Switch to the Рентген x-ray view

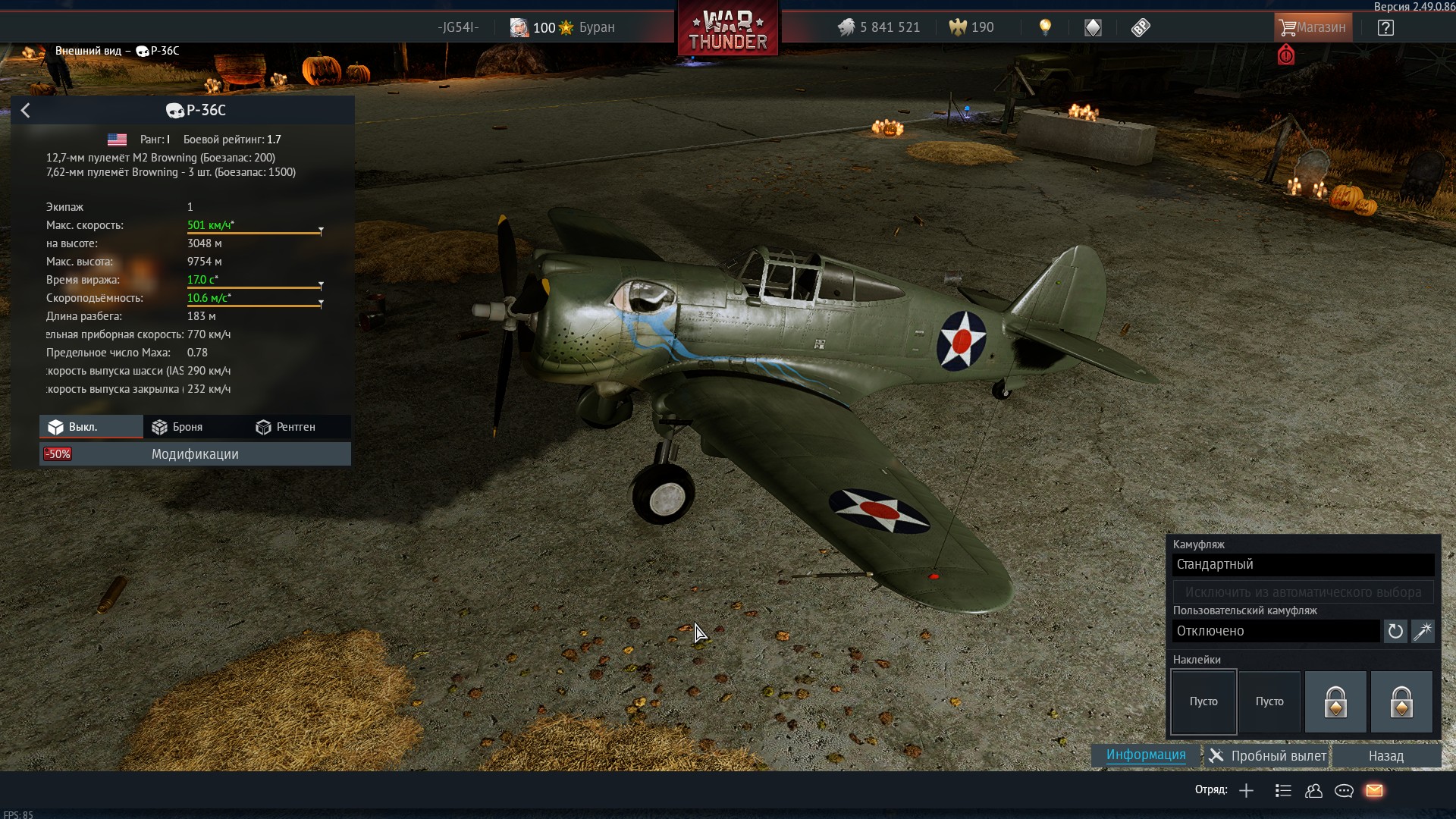tap(286, 427)
